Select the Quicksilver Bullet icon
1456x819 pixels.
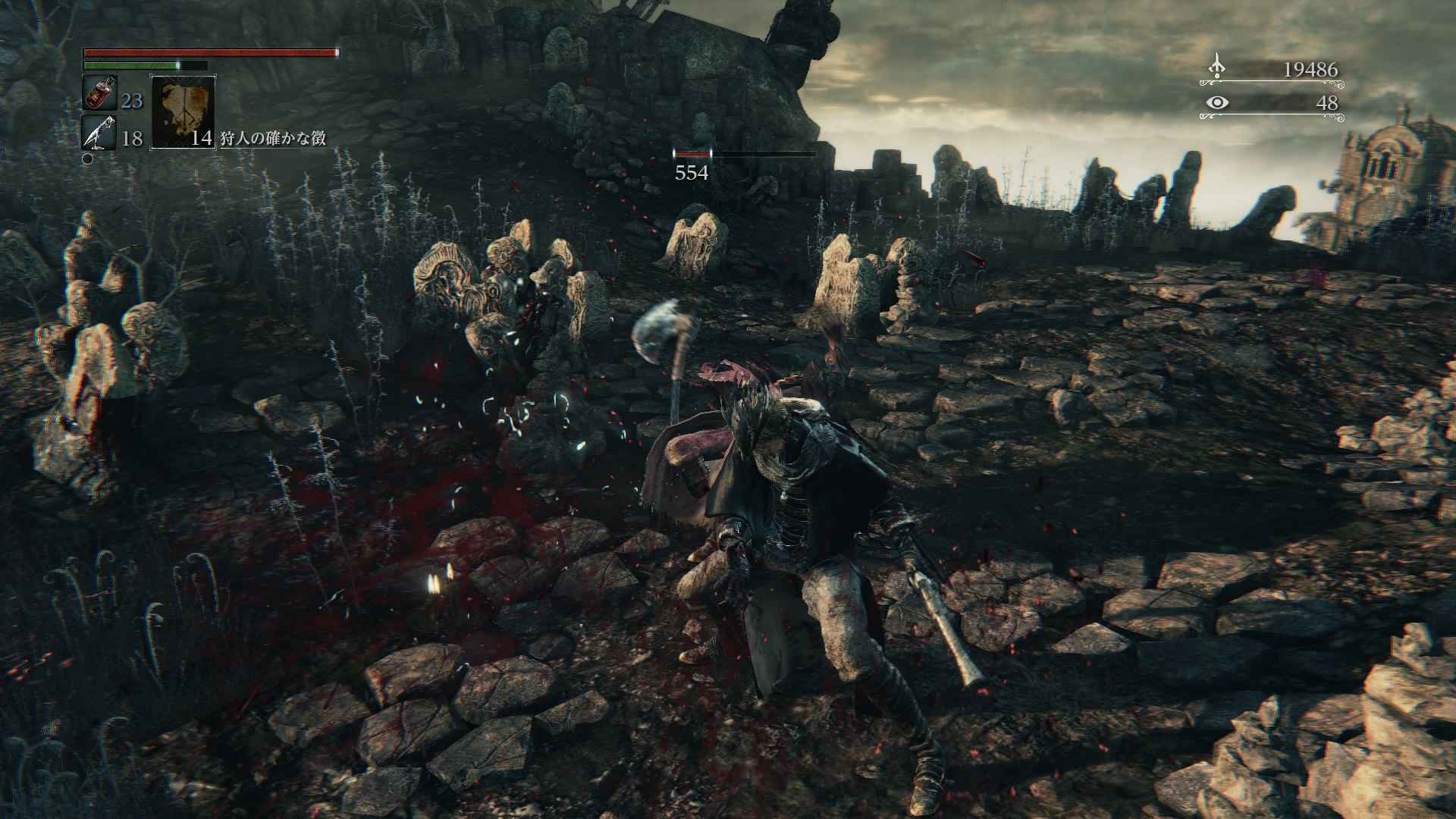(99, 133)
